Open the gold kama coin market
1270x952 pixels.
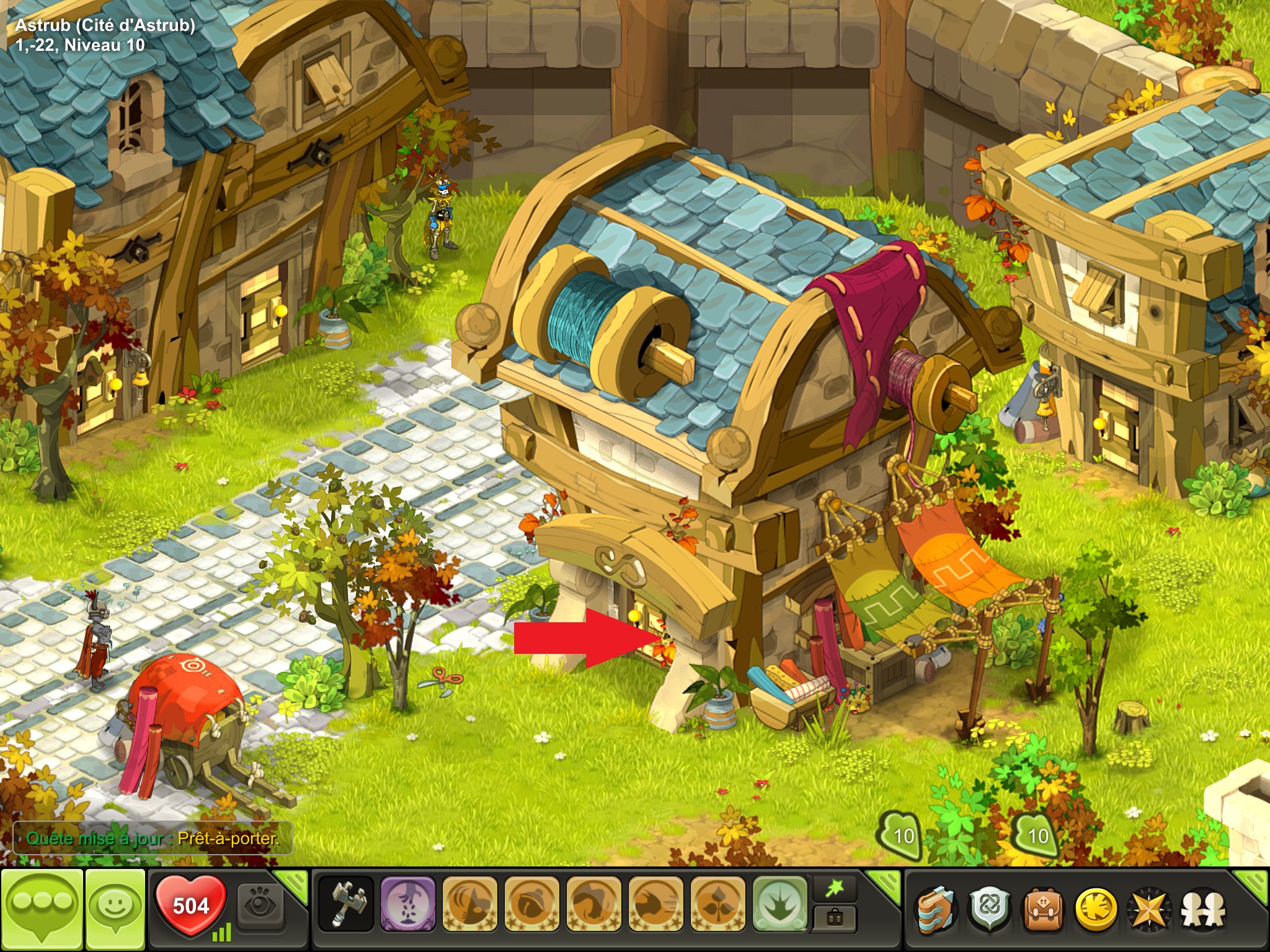click(1096, 909)
